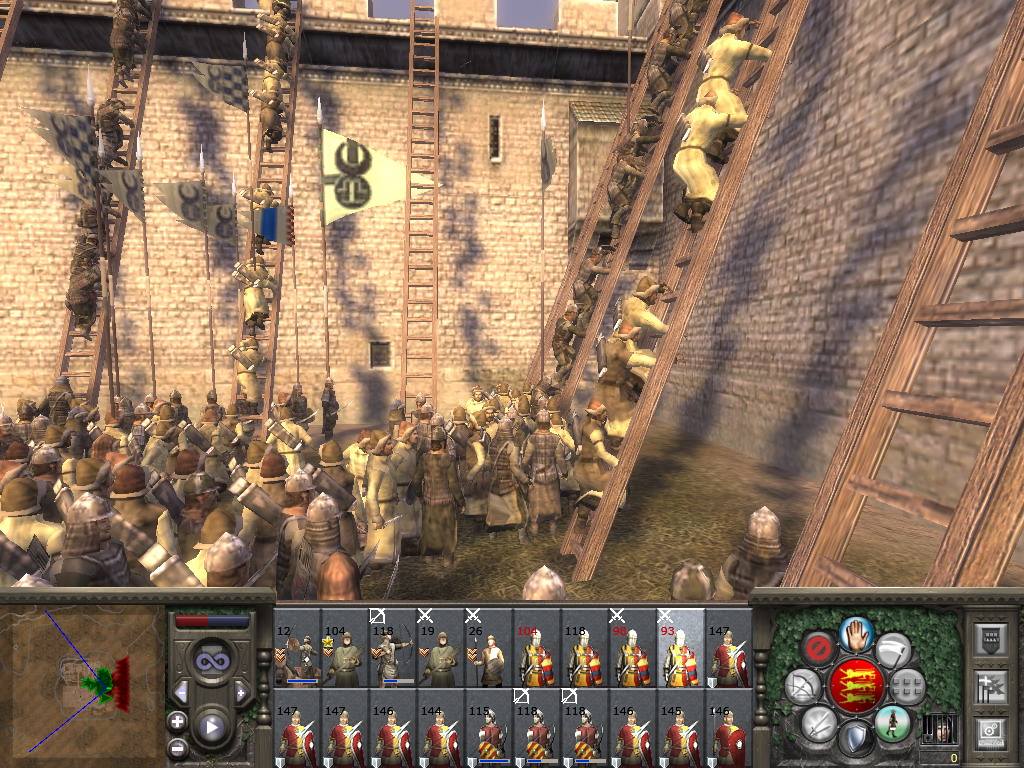Screen dimensions: 1024x768
Task: Select the unit card with 144 soldiers
Action: [441, 728]
